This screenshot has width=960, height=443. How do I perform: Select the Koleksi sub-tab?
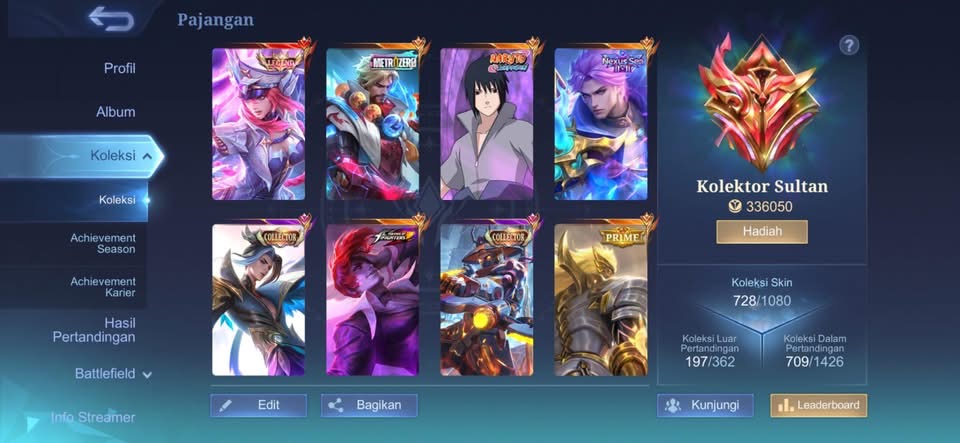[x=117, y=200]
